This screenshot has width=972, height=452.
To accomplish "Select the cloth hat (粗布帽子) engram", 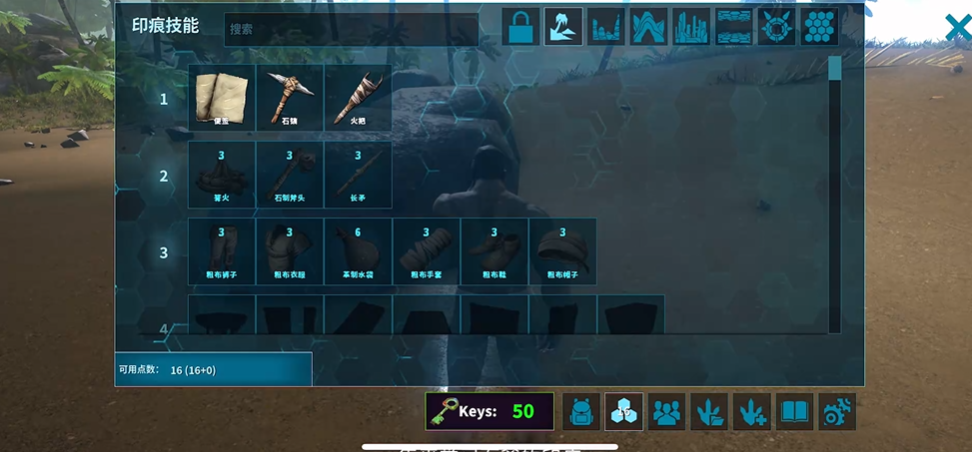I will tap(562, 252).
